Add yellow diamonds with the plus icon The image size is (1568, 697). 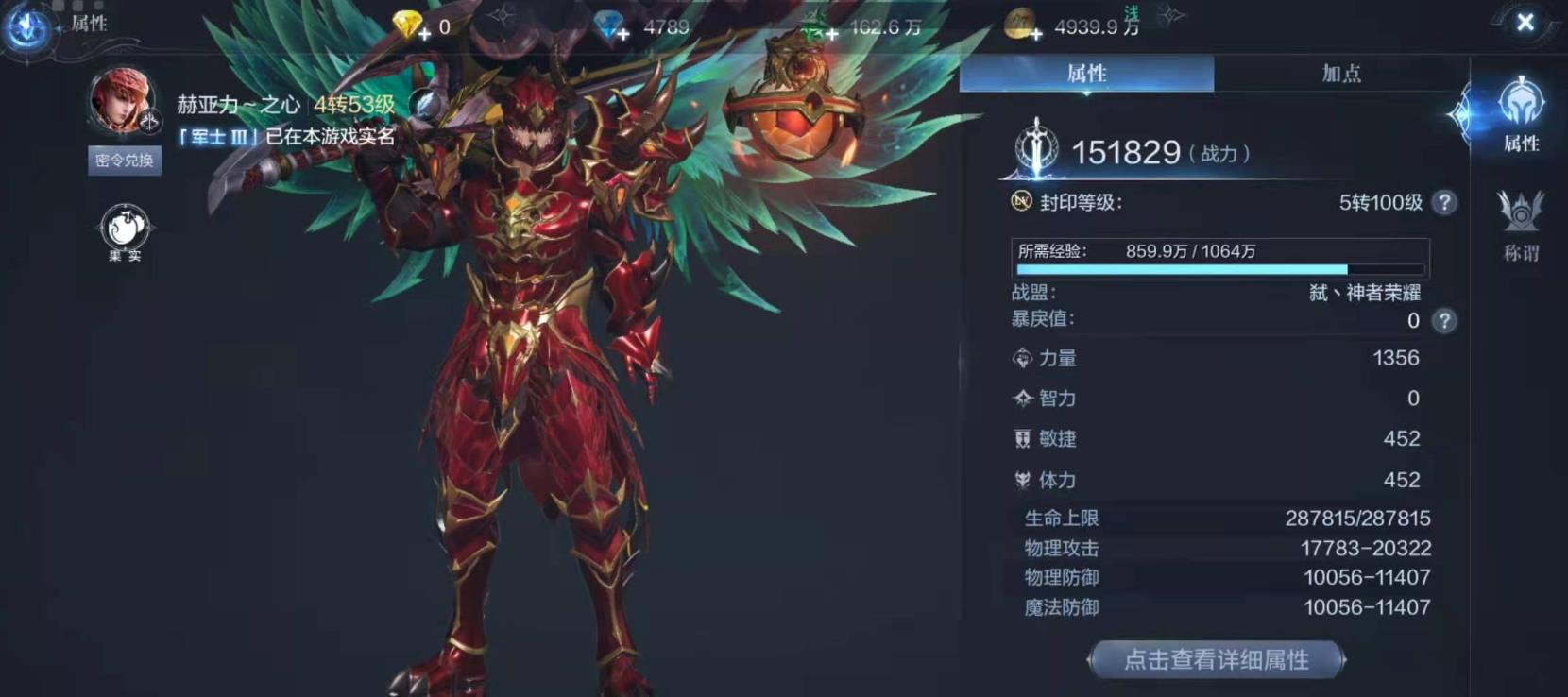pyautogui.click(x=424, y=34)
